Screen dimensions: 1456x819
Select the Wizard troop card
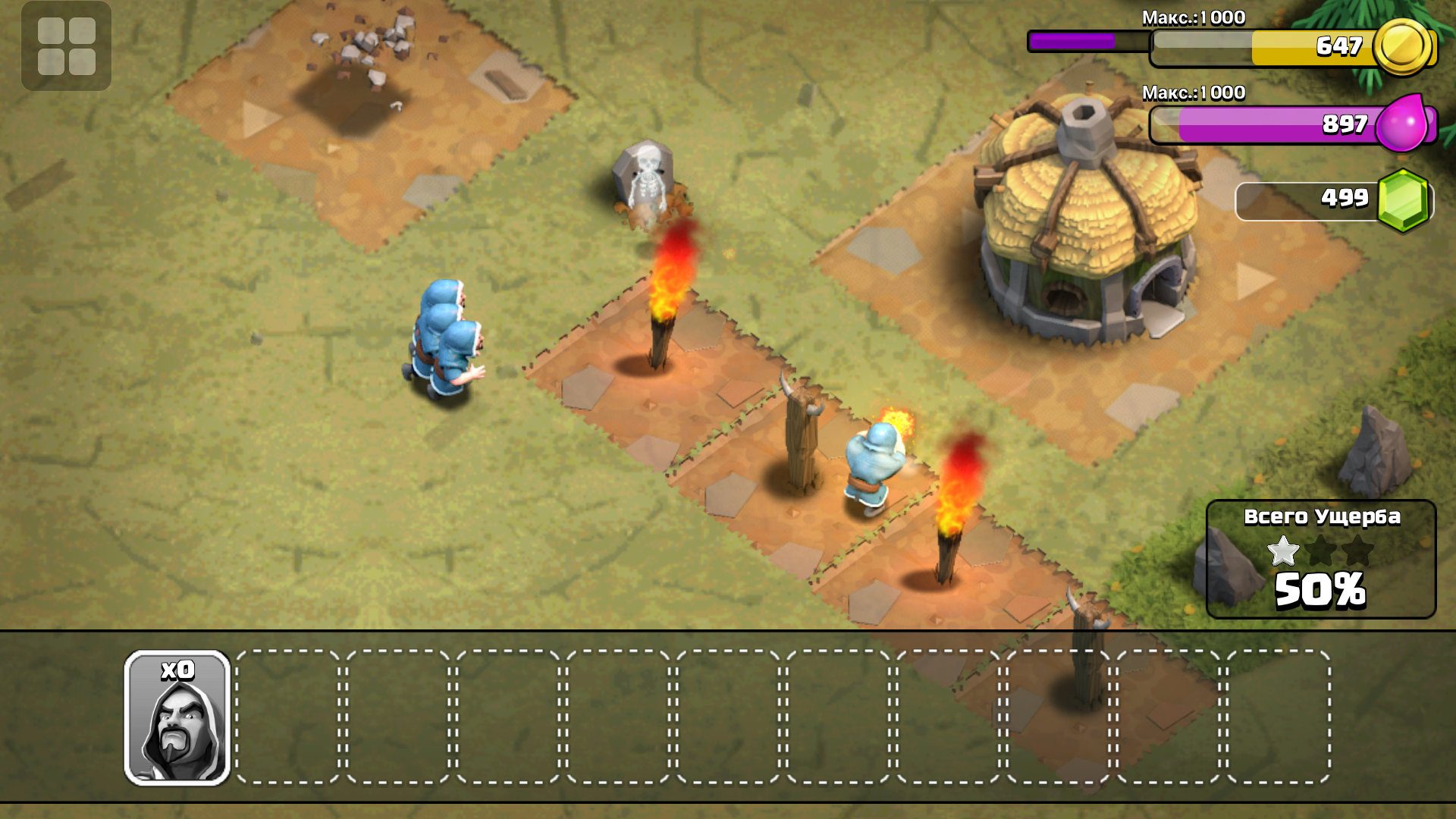pos(177,717)
